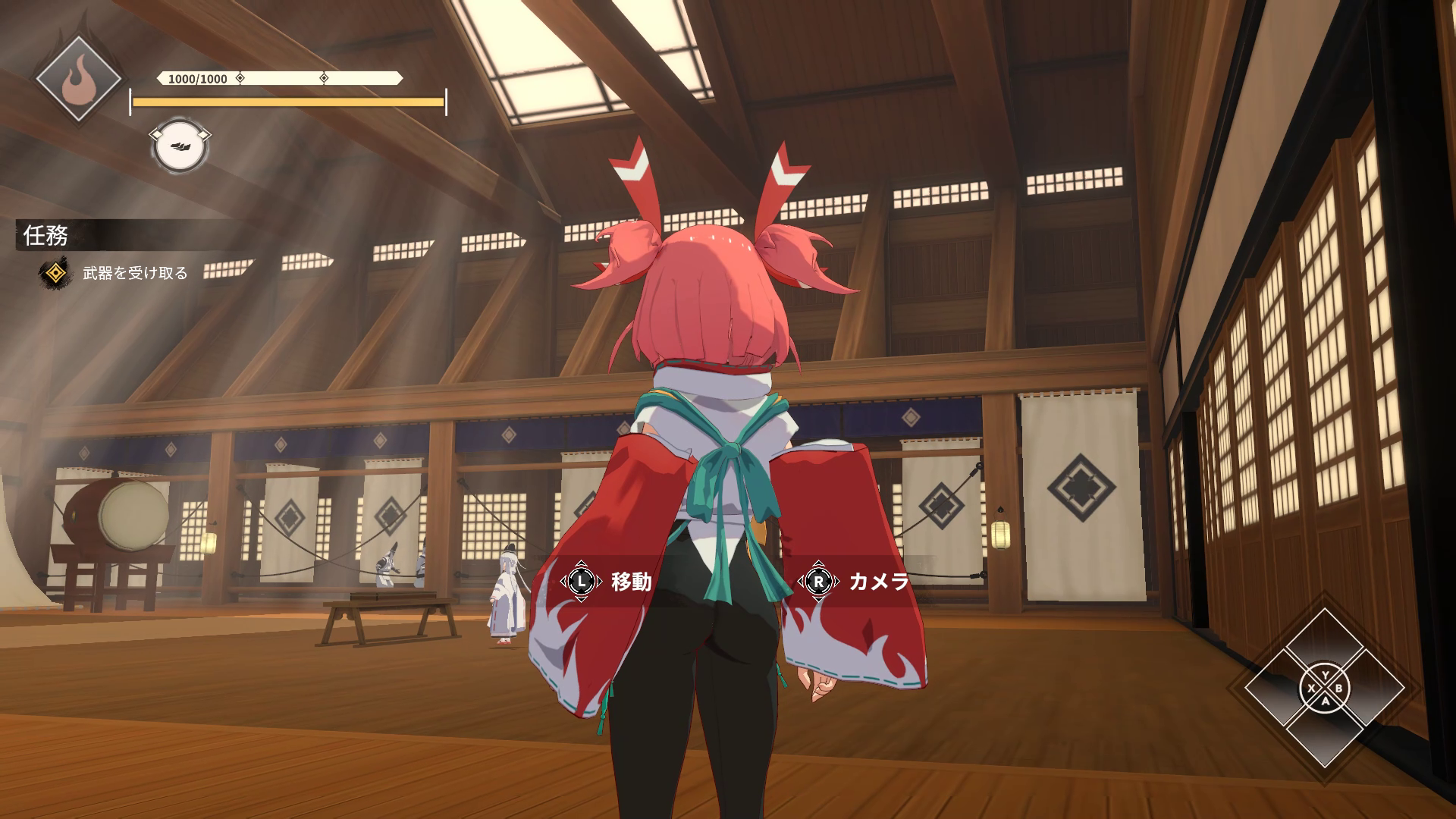Screen dimensions: 1456x819
Task: Click the flame emblem icon
Action: pyautogui.click(x=79, y=79)
